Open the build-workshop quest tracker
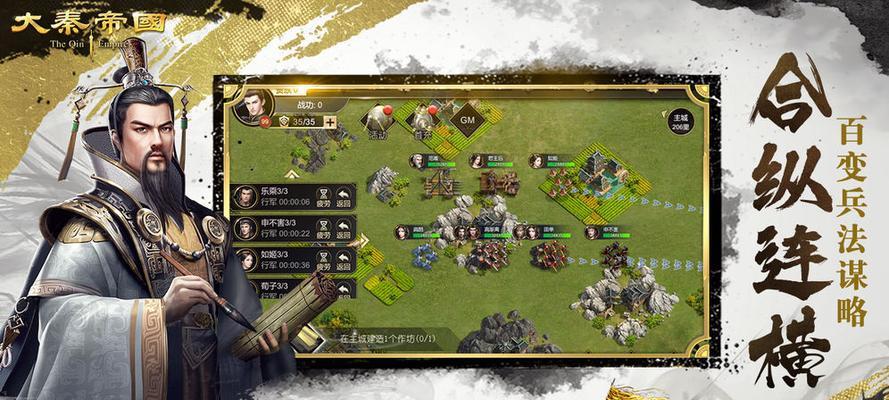Screen dimensions: 889x400 (385, 340)
